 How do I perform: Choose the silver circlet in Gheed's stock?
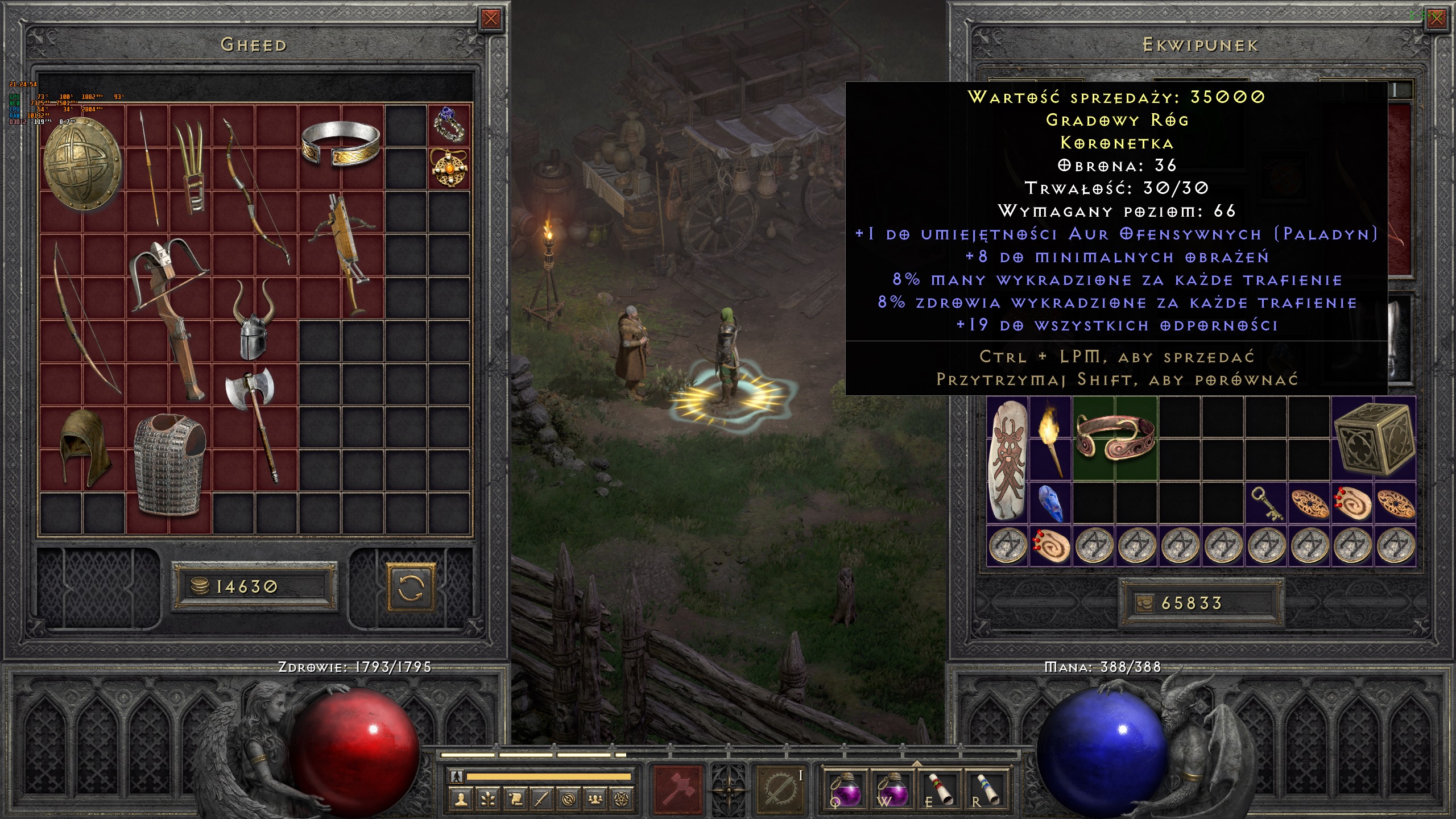tap(341, 144)
